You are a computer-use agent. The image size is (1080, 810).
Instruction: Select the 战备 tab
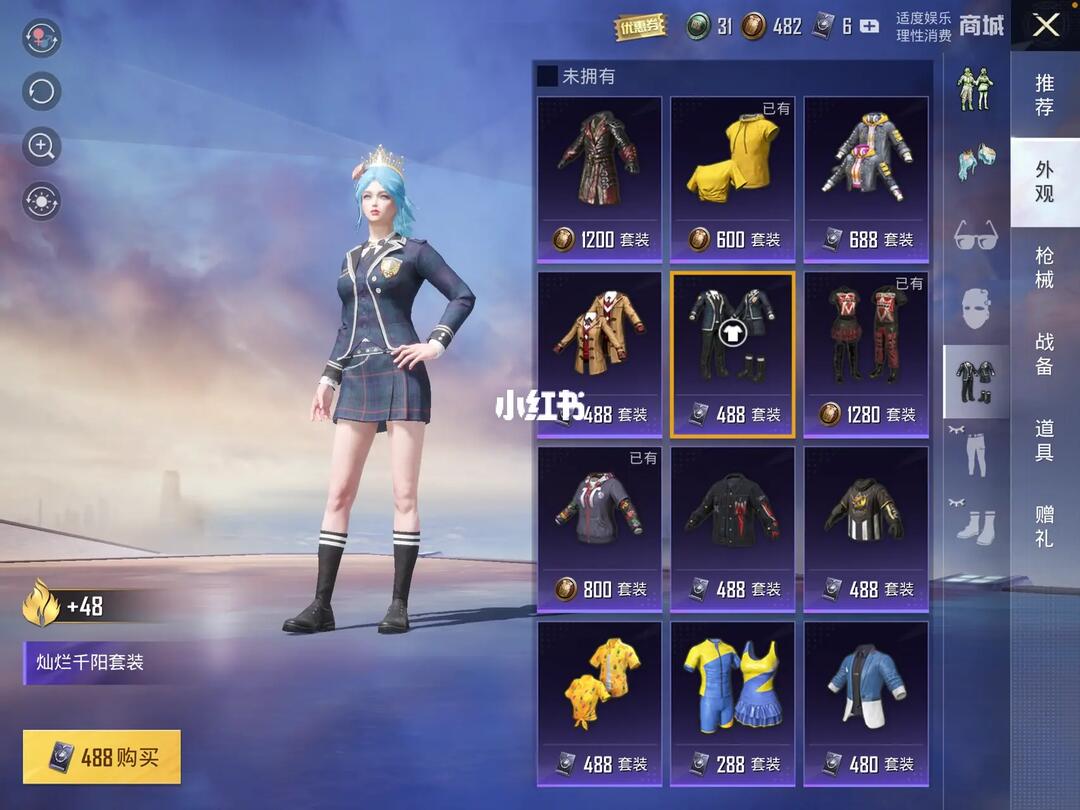pyautogui.click(x=1044, y=354)
